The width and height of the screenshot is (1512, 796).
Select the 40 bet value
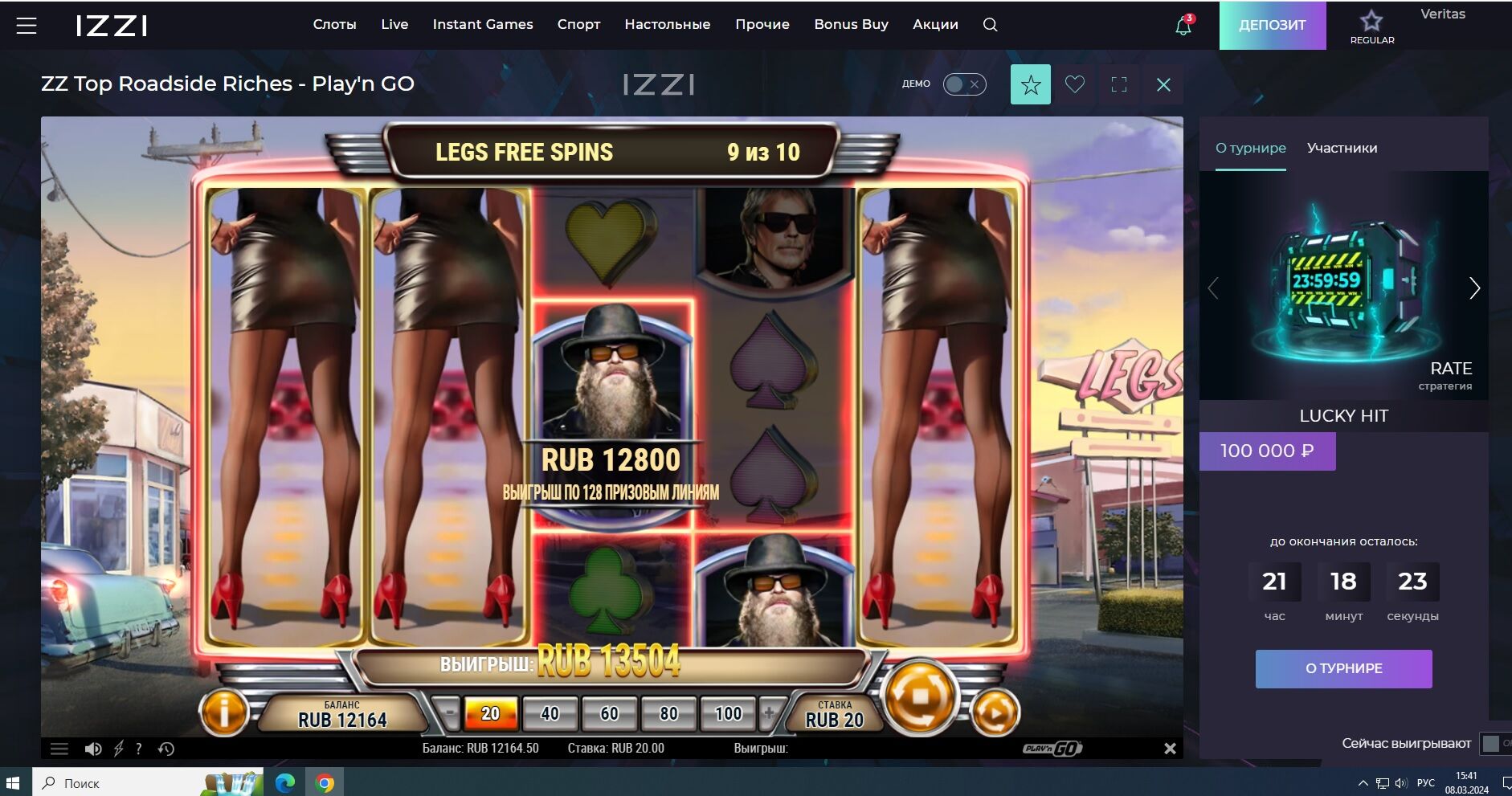[550, 713]
